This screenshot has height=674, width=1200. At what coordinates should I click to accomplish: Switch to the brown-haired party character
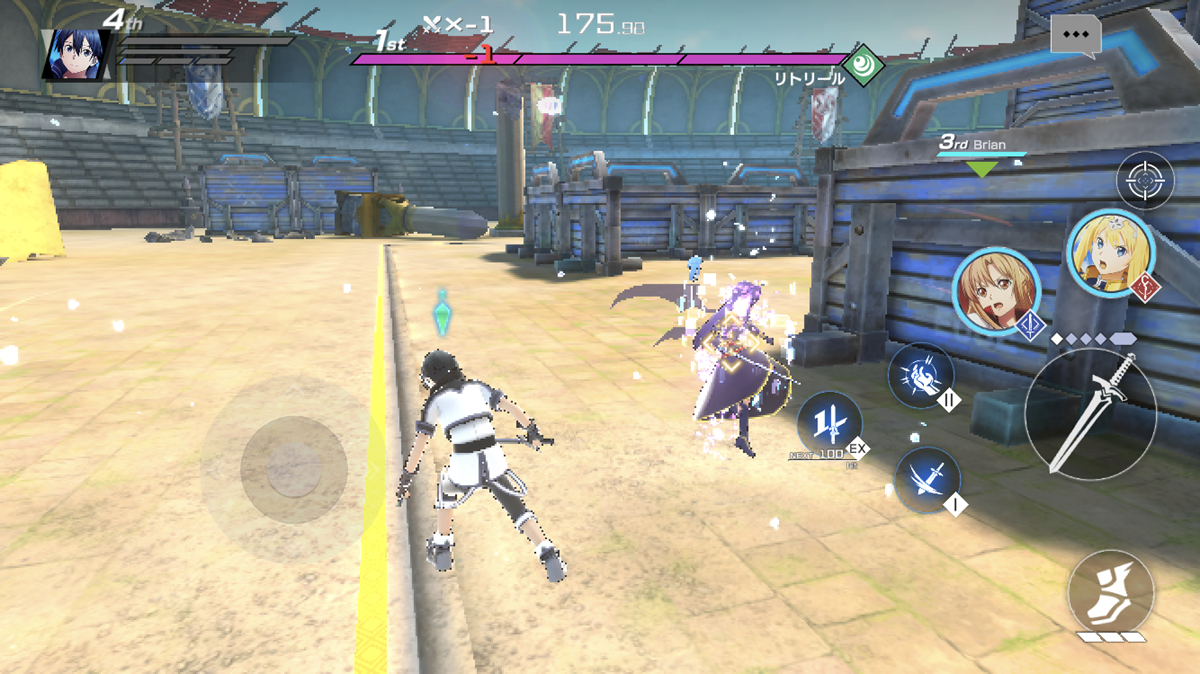point(995,291)
